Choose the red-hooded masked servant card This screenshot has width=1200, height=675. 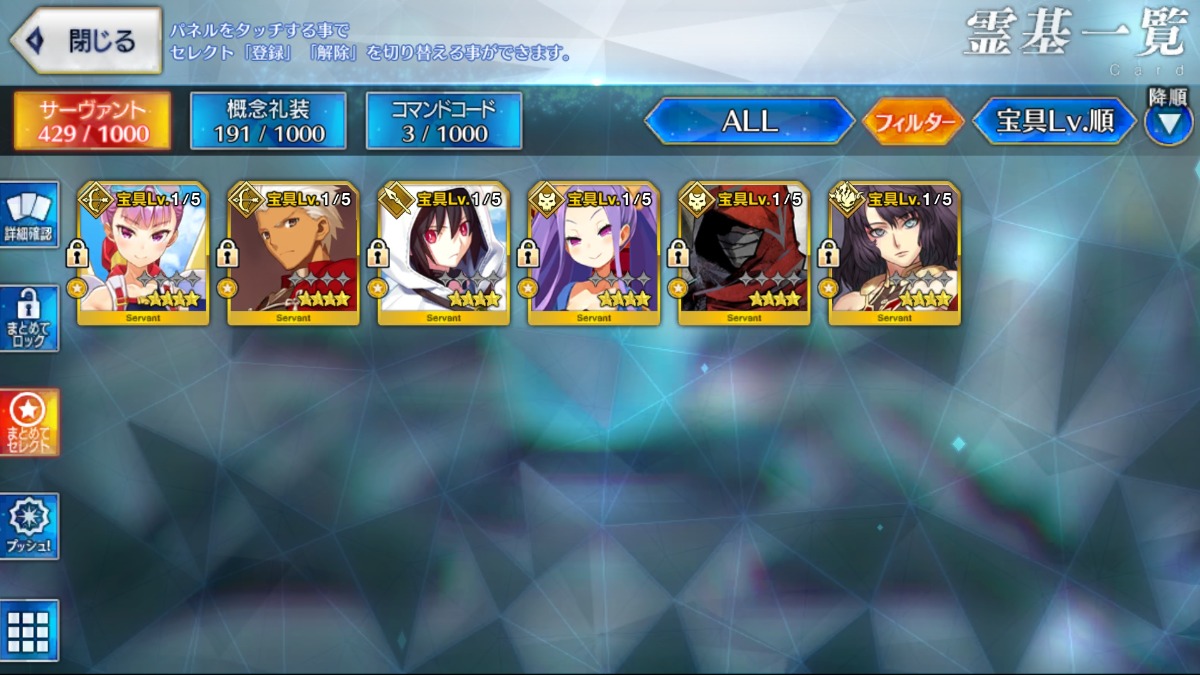(x=744, y=255)
